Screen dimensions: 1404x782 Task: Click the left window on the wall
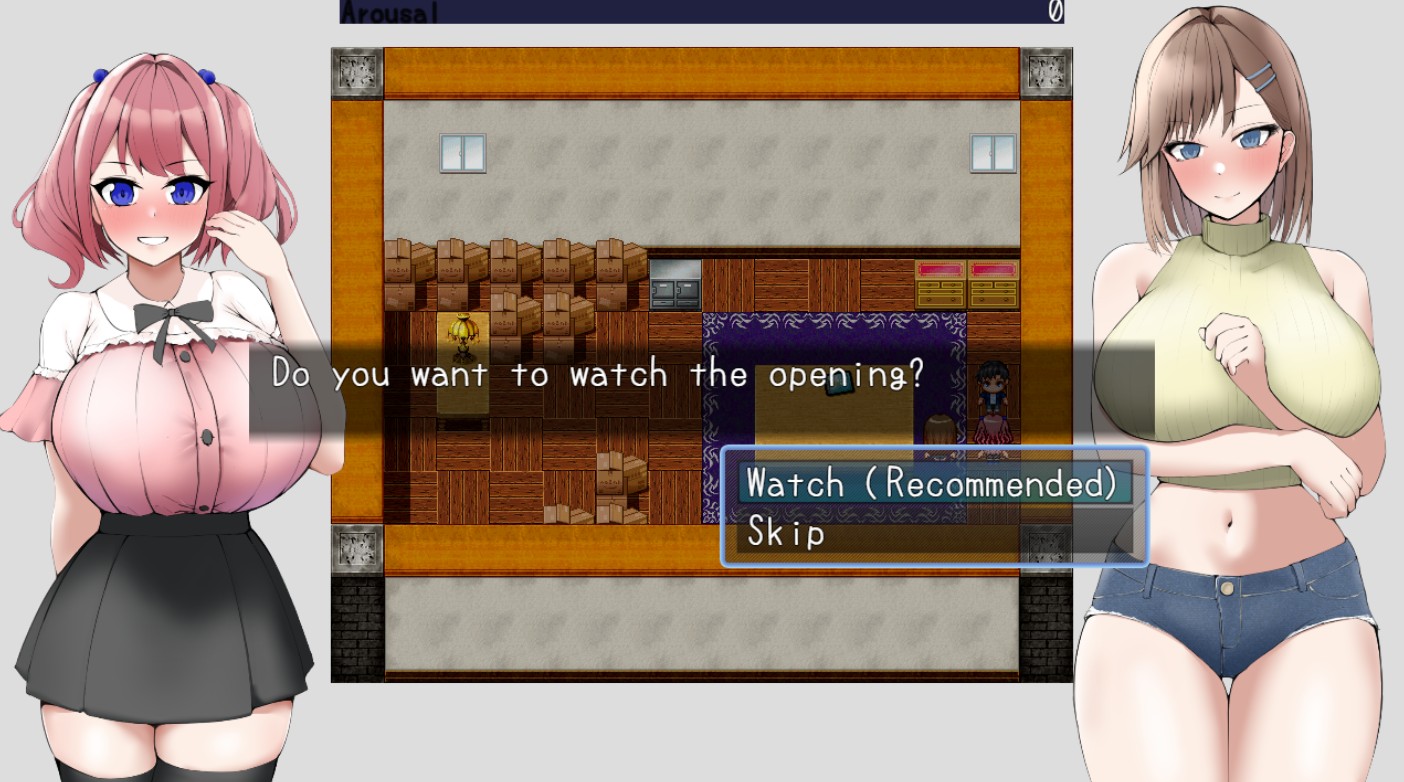tap(461, 154)
